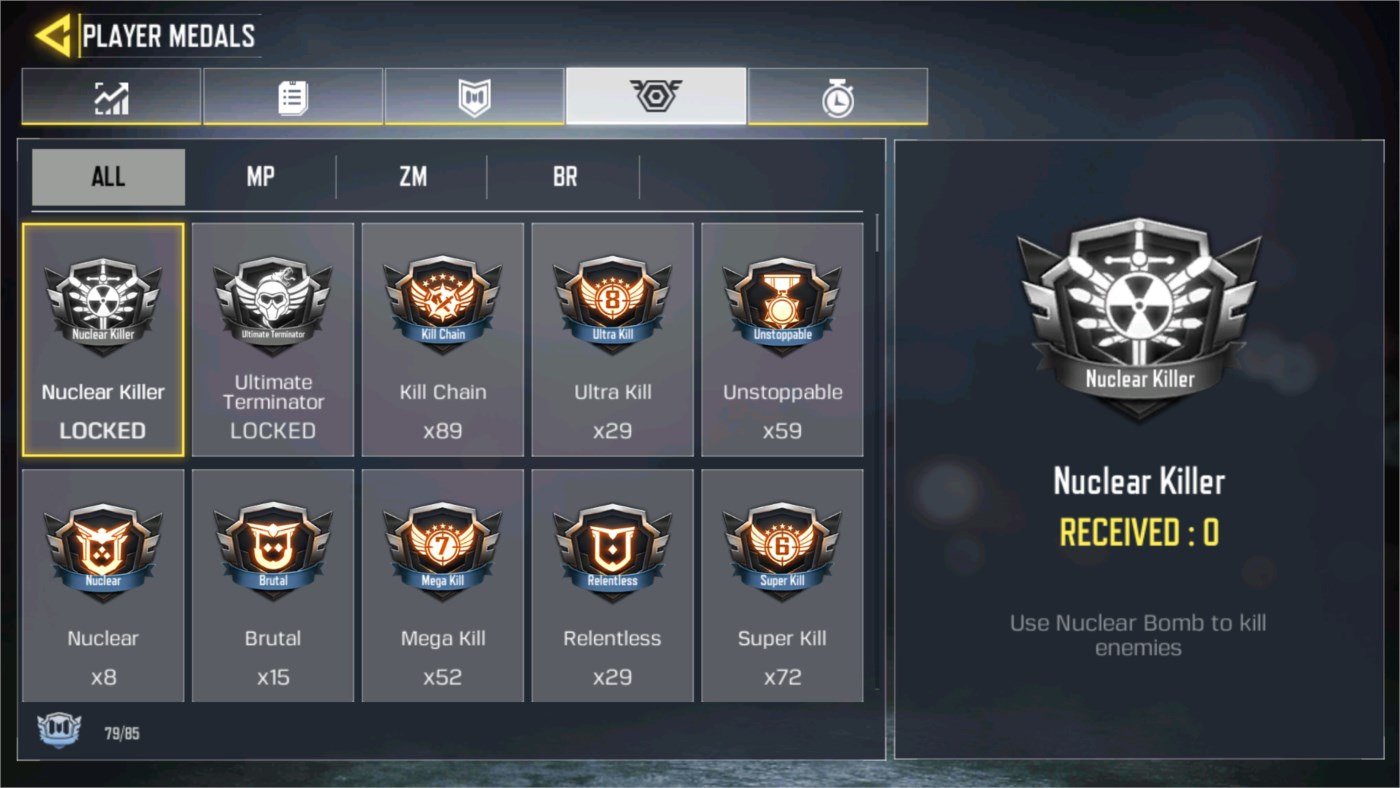Viewport: 1400px width, 788px height.
Task: Select the BR category filter
Action: tap(563, 176)
